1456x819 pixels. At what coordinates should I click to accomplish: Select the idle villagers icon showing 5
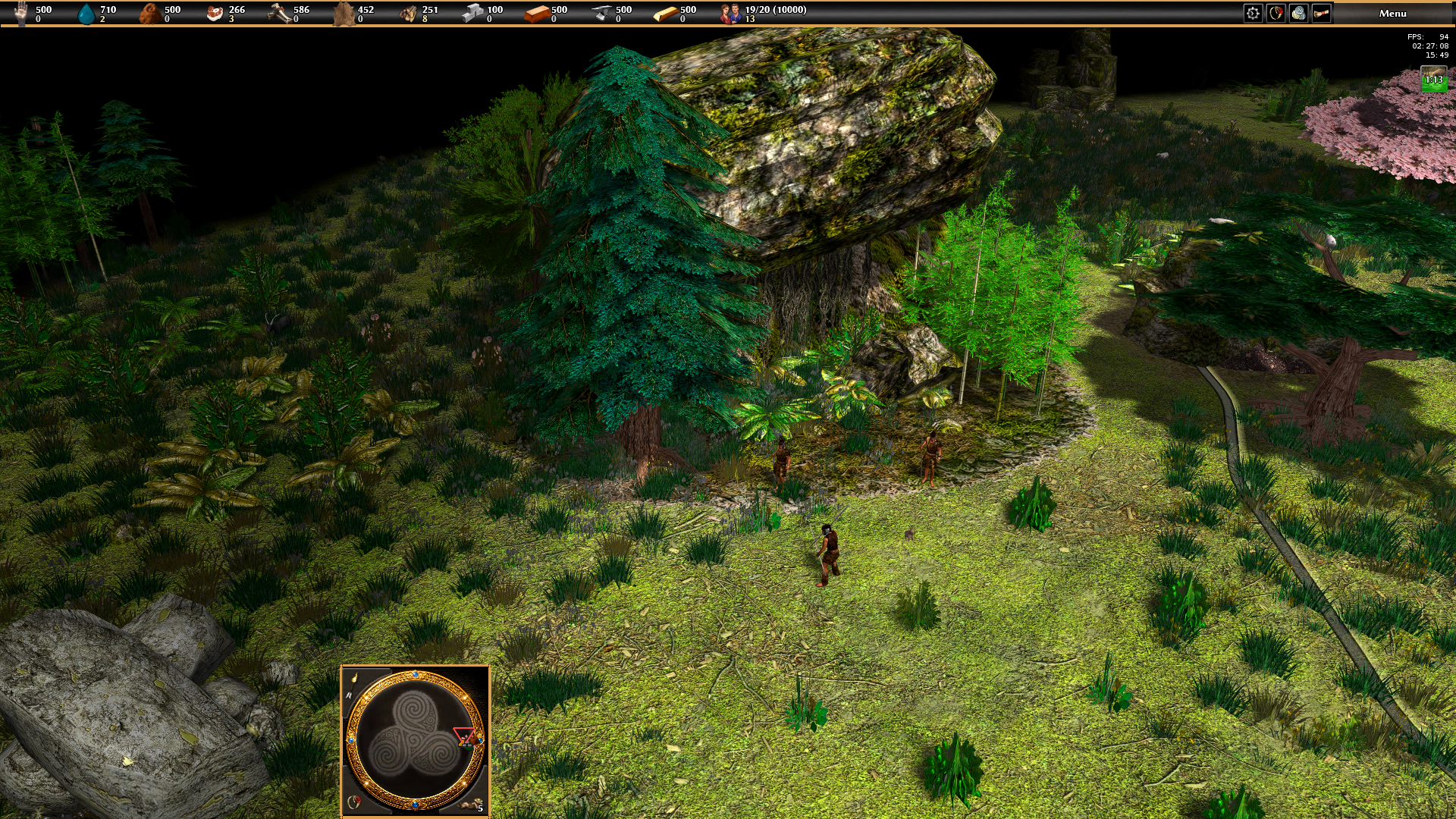[x=475, y=805]
